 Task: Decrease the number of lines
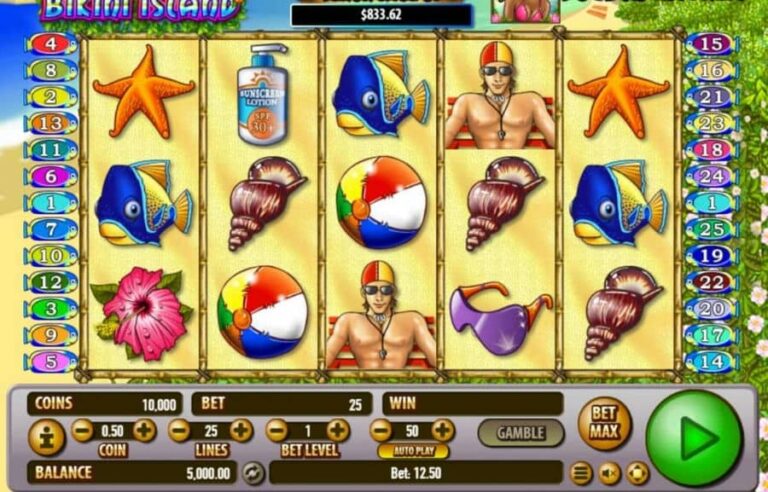(179, 431)
